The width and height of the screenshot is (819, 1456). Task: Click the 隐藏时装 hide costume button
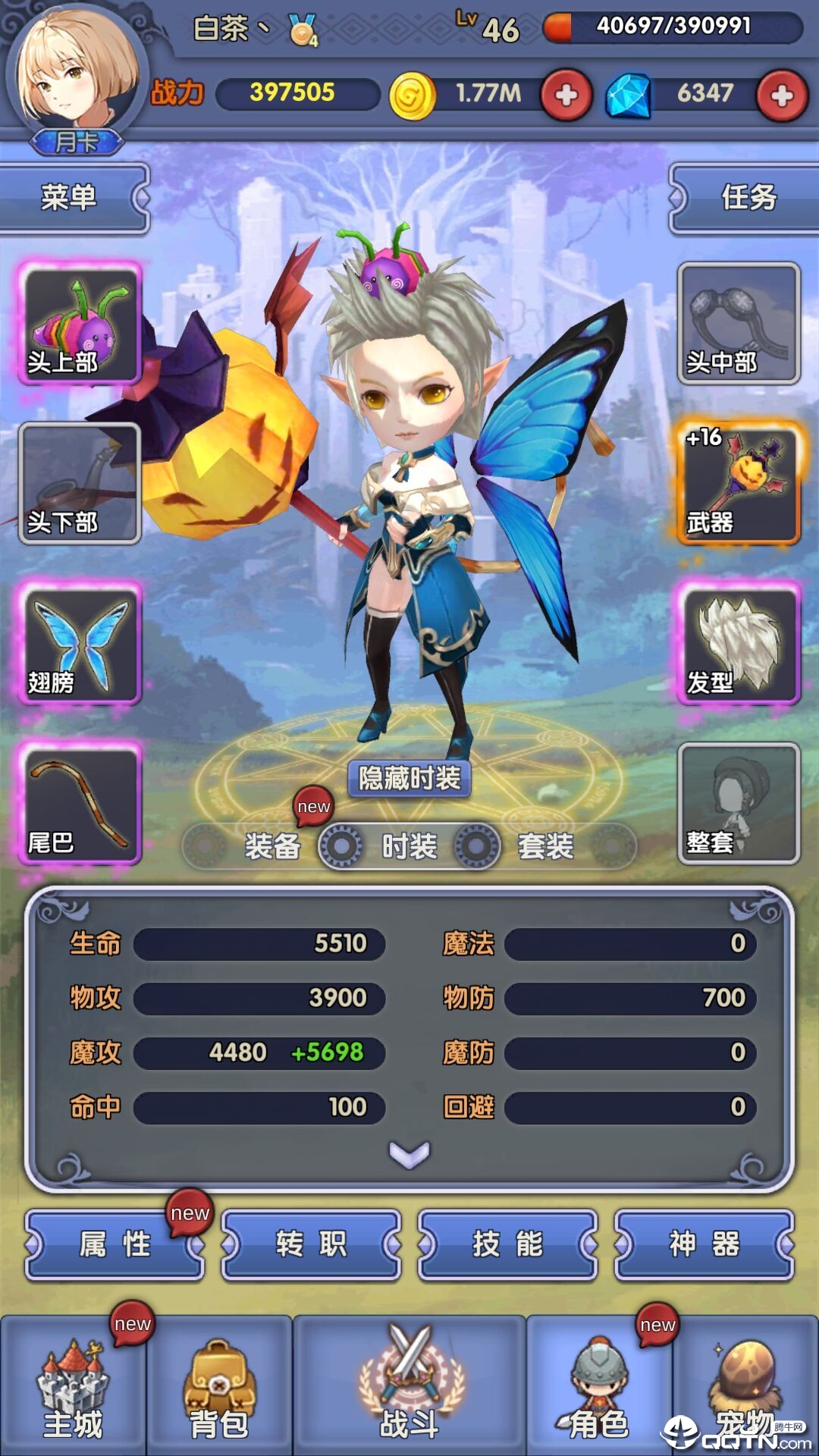(409, 779)
